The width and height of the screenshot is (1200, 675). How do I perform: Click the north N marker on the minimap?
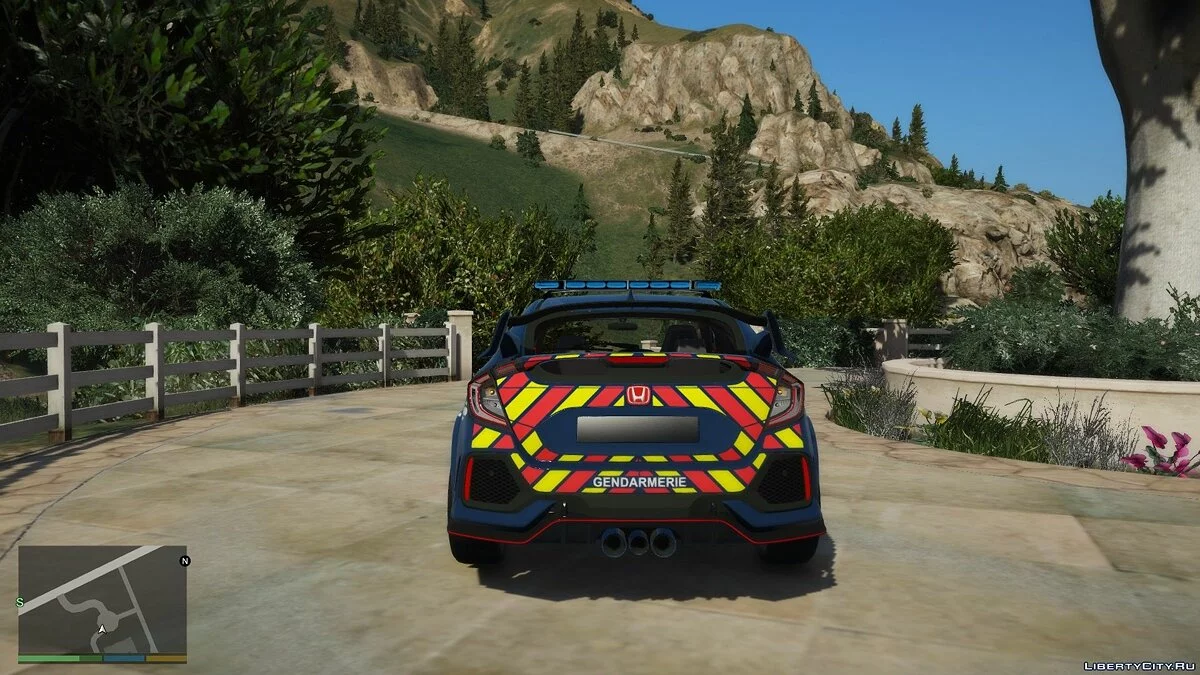pos(184,561)
